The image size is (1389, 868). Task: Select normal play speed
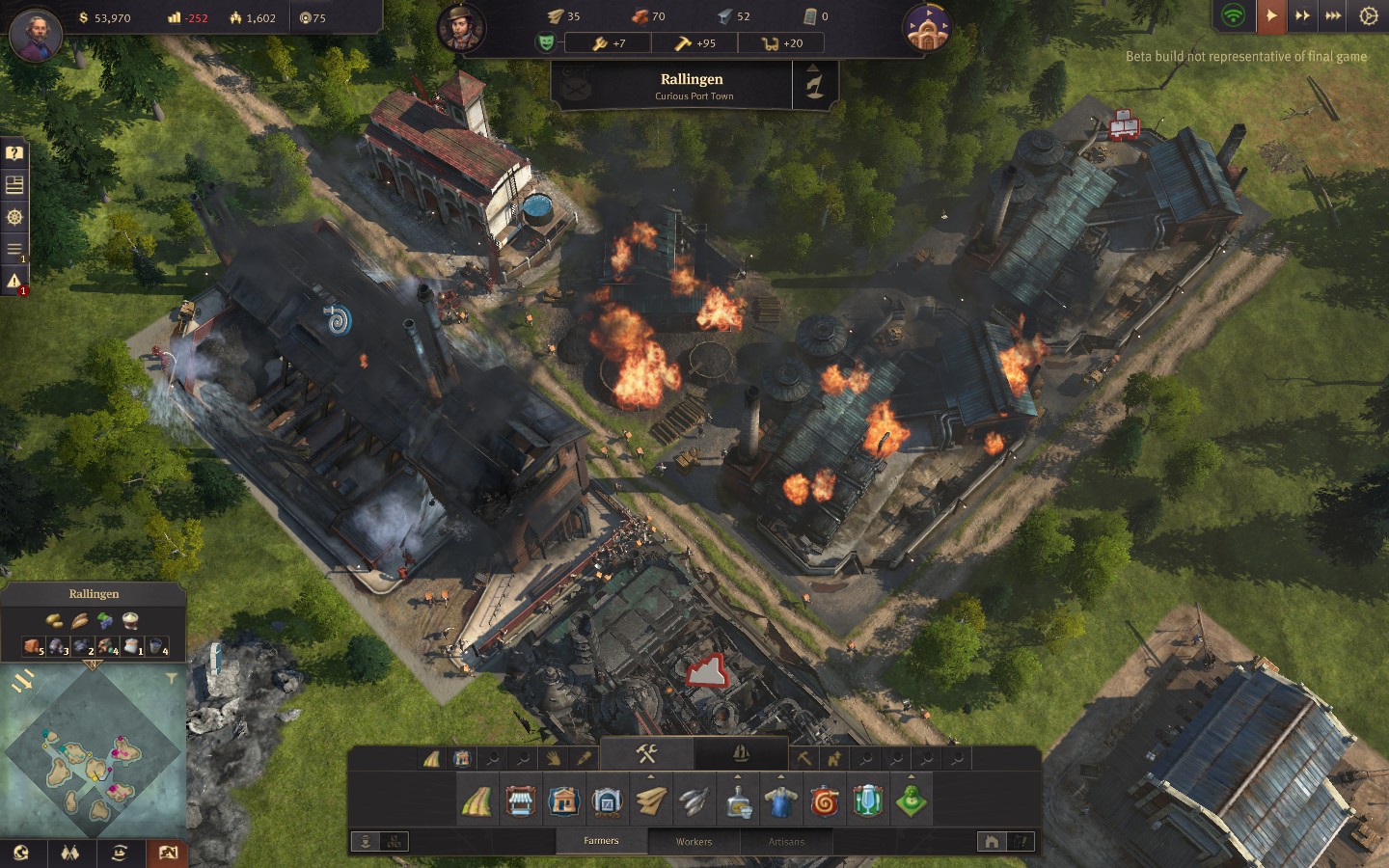point(1271,15)
